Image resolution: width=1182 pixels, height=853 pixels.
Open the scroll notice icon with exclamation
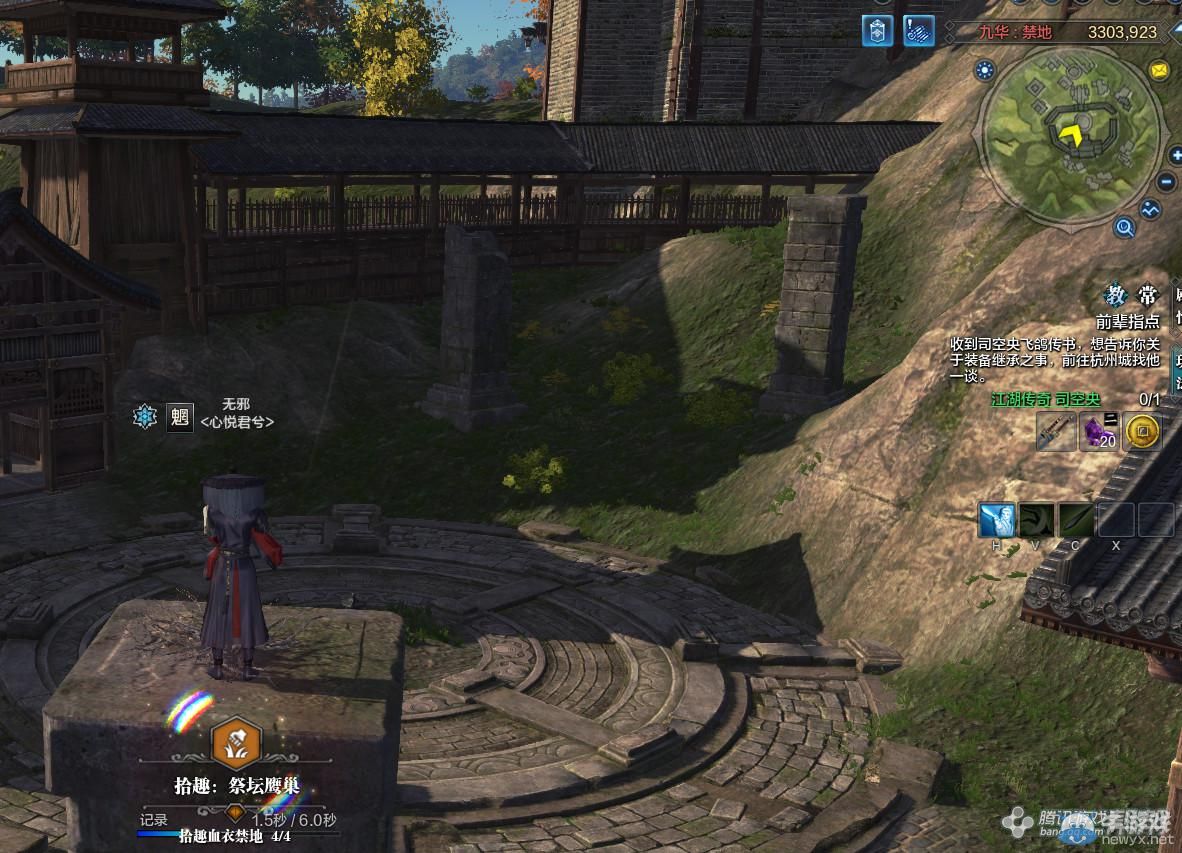click(x=919, y=31)
